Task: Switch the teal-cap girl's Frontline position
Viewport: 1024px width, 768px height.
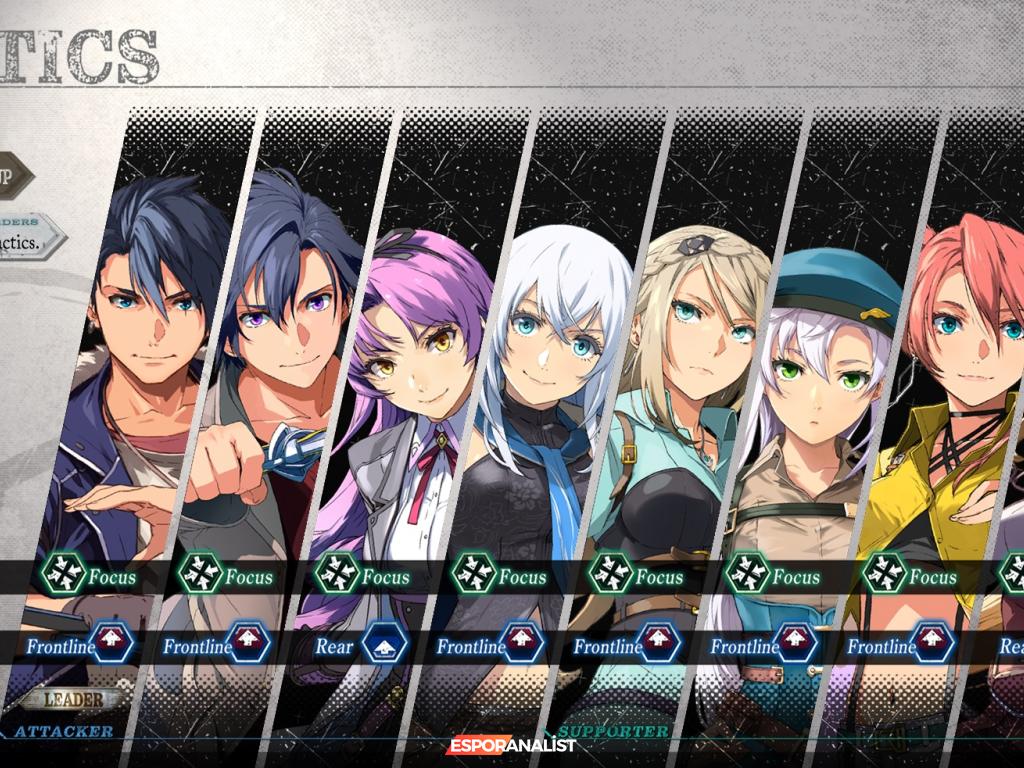Action: [x=796, y=645]
